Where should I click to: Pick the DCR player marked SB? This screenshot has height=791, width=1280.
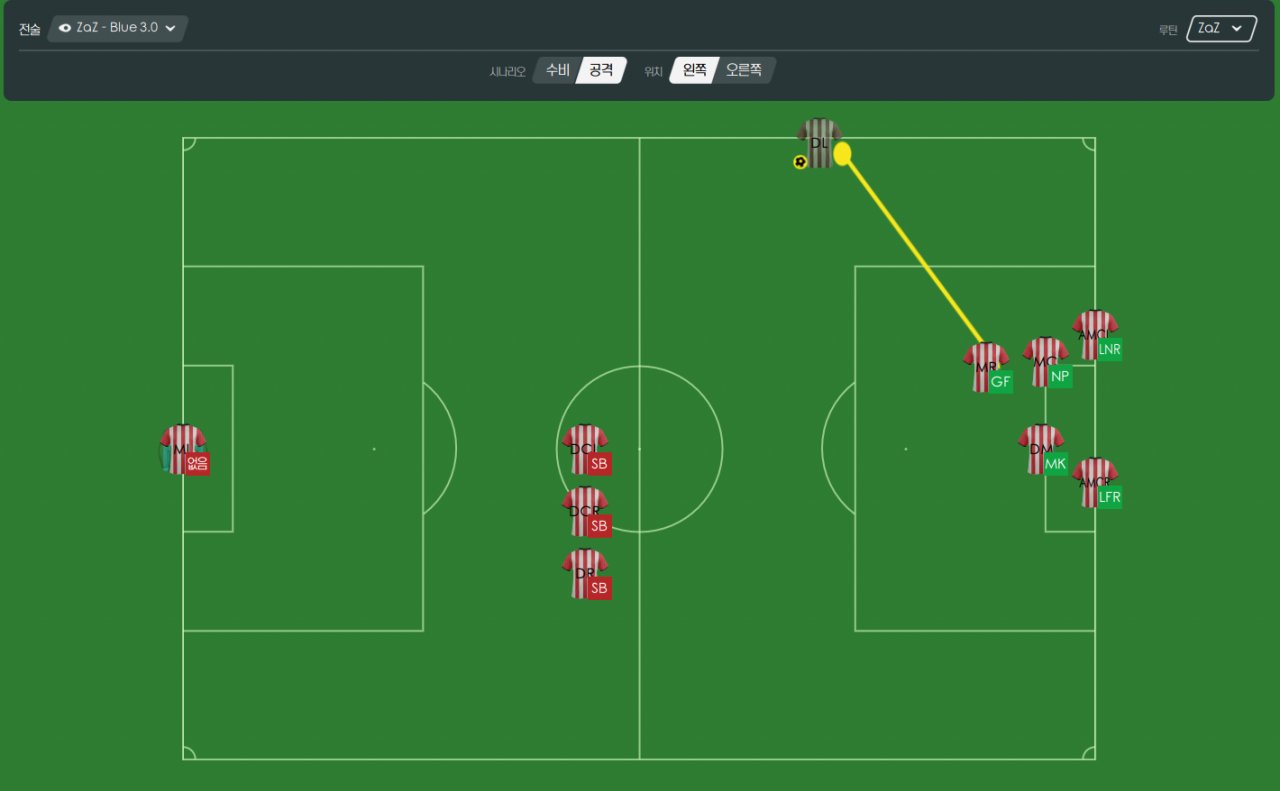[x=584, y=511]
